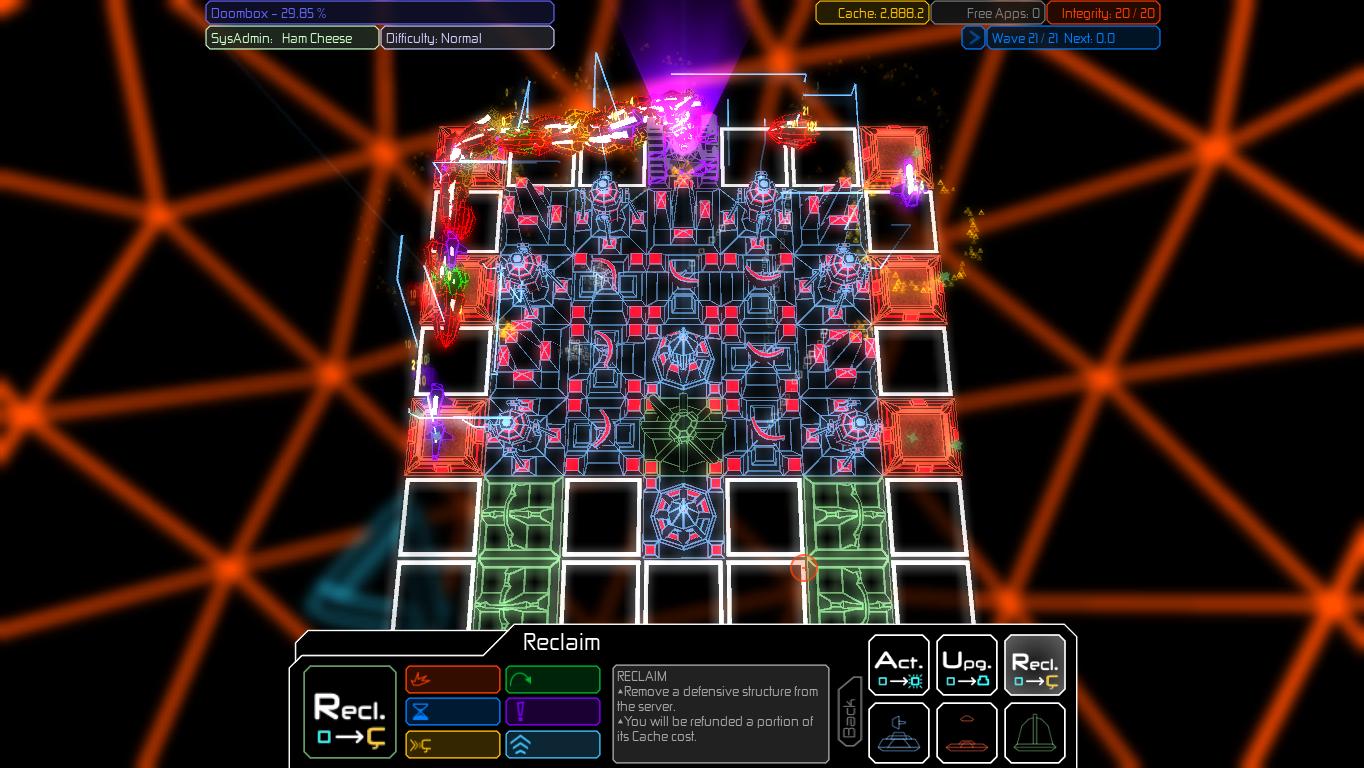Click the blue hourglass ability icon
Viewport: 1364px width, 768px height.
(x=452, y=711)
